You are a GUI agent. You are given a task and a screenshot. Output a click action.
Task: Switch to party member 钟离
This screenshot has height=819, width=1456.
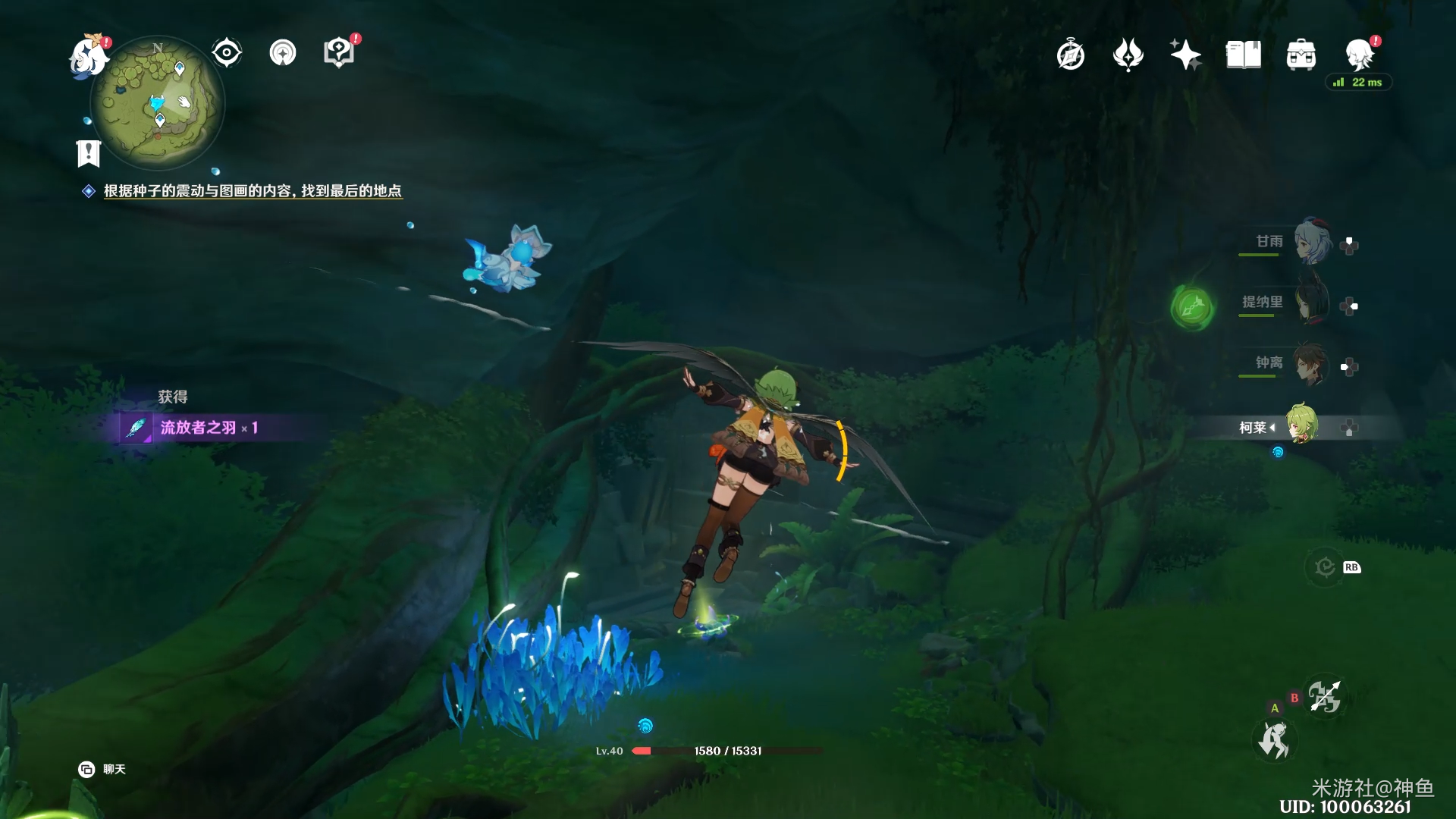1311,364
